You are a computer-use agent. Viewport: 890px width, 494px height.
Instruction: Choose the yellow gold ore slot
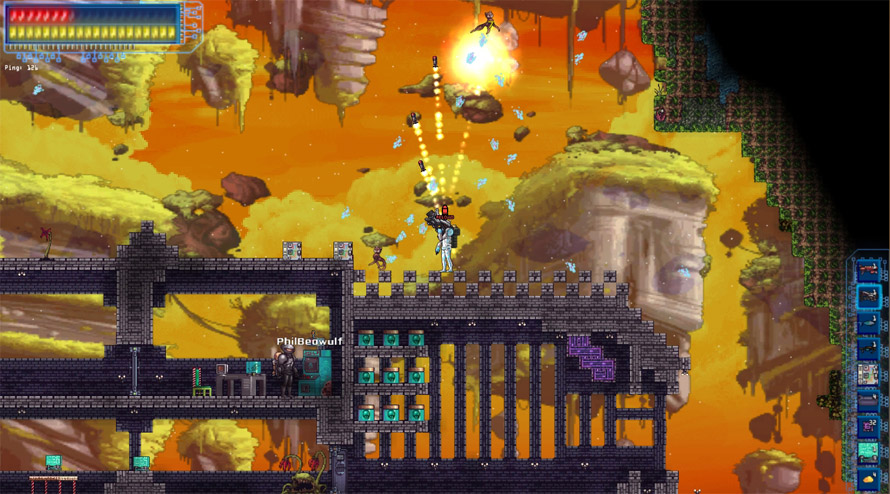click(868, 478)
